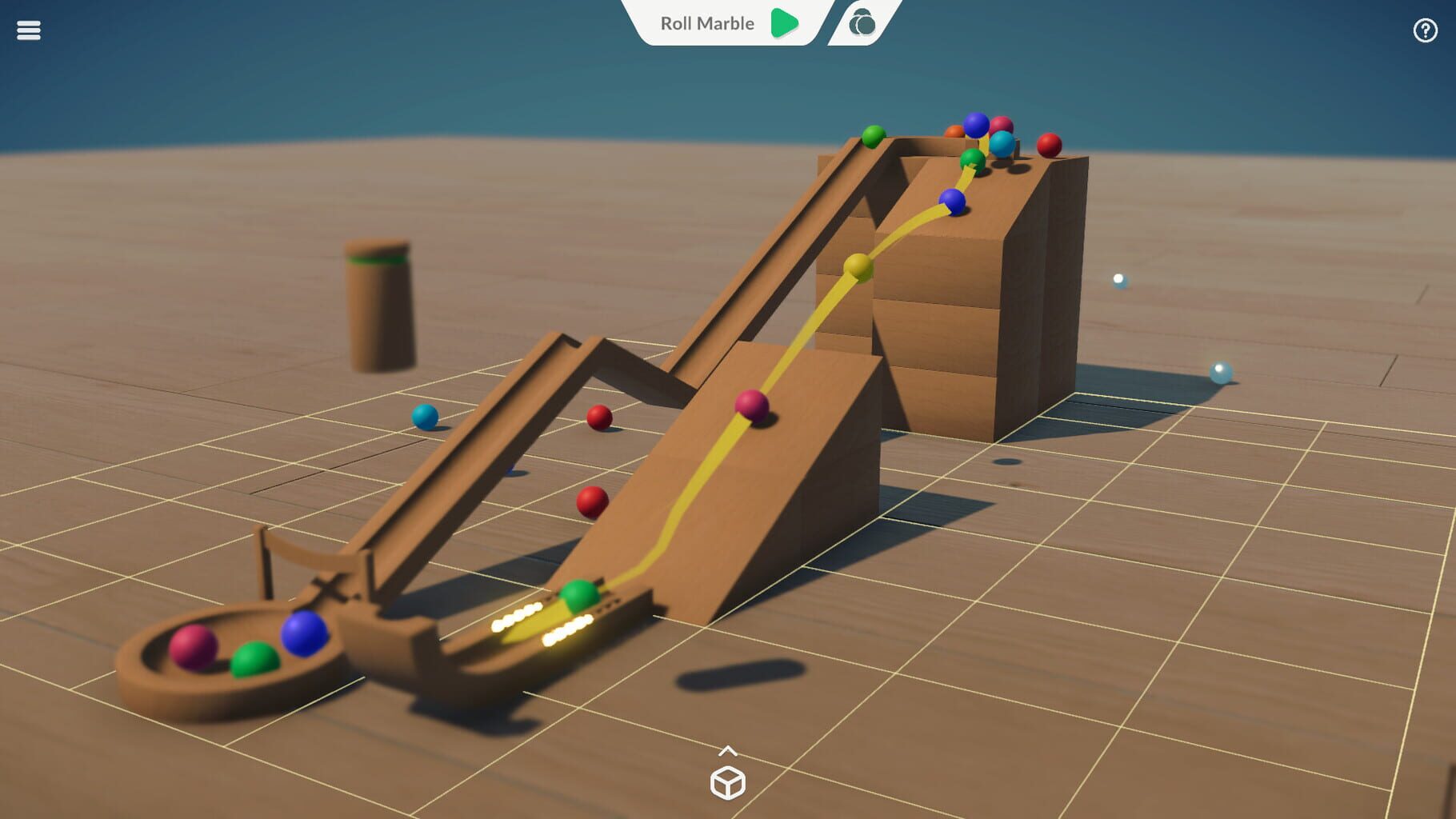The image size is (1456, 819).
Task: Toggle the marble run simulation with the play control
Action: click(x=784, y=23)
